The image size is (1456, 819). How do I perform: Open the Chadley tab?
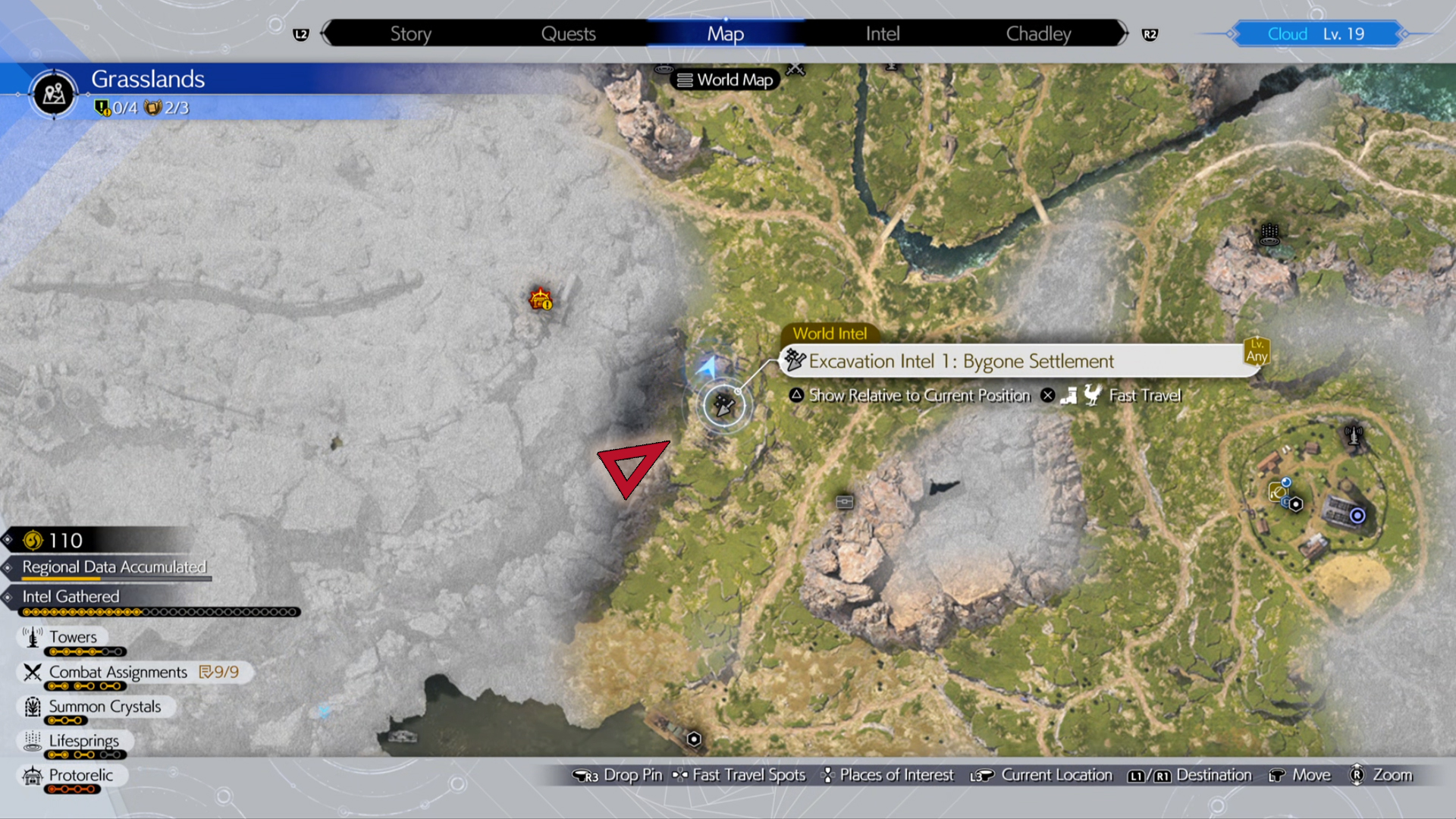[x=1038, y=34]
